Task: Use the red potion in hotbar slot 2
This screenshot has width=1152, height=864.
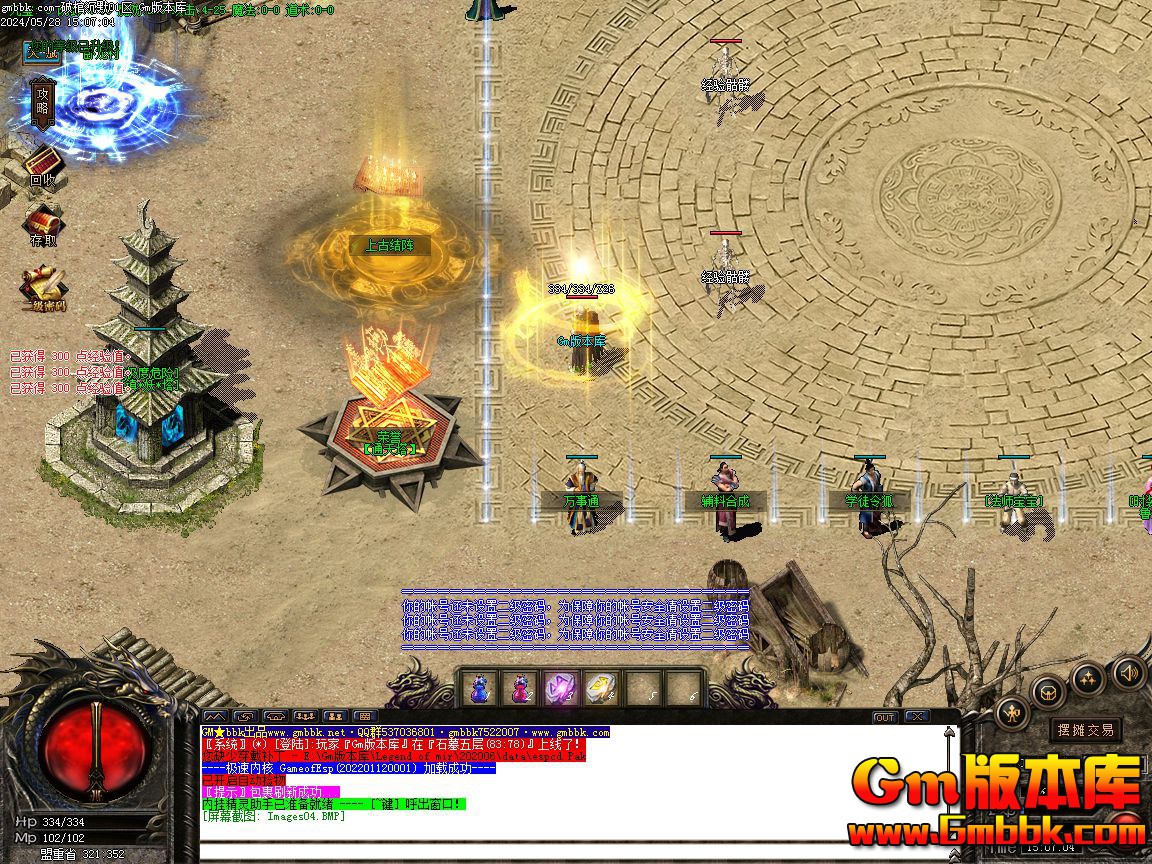Action: (520, 688)
